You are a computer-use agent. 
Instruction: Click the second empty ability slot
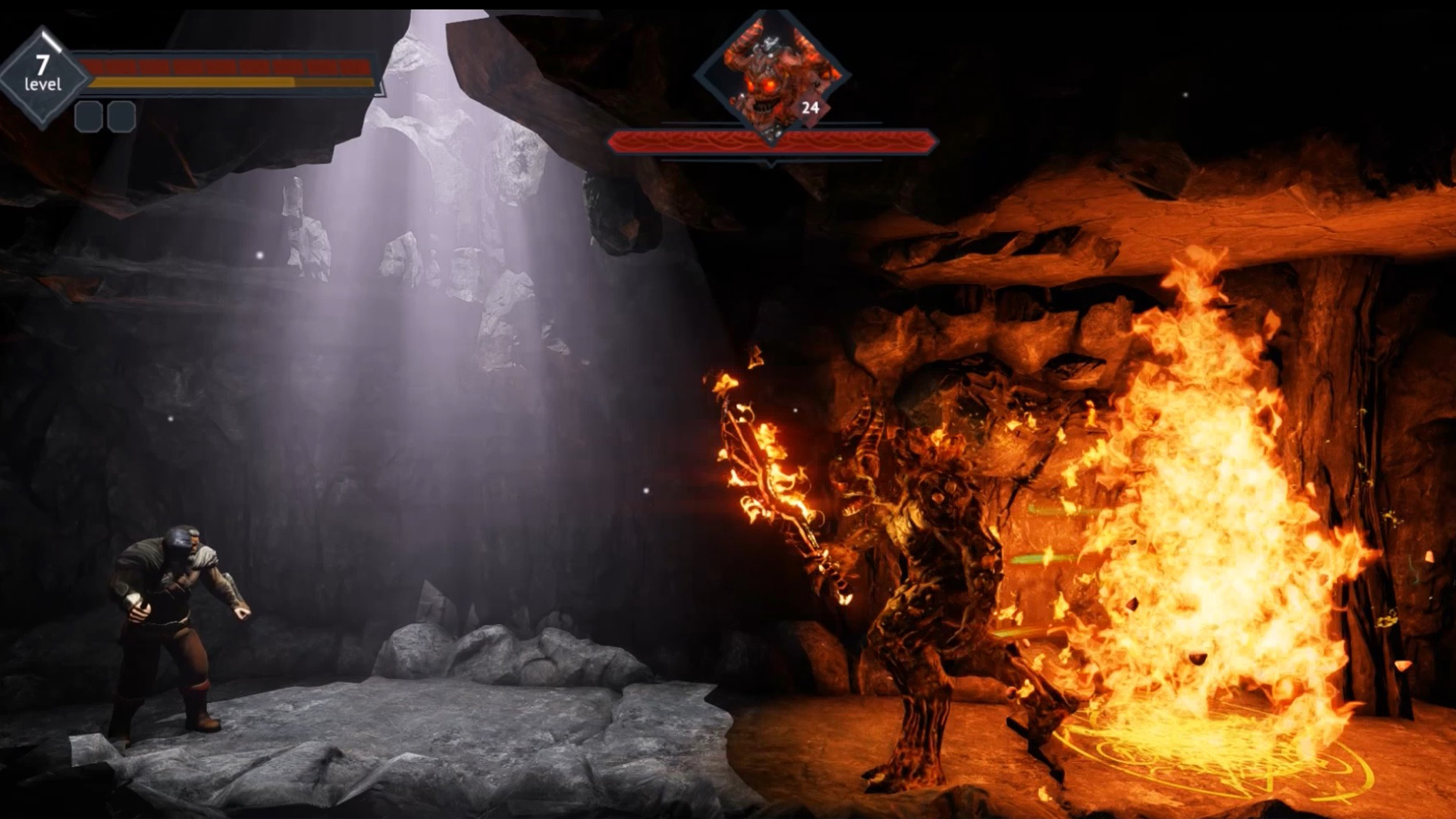(121, 118)
